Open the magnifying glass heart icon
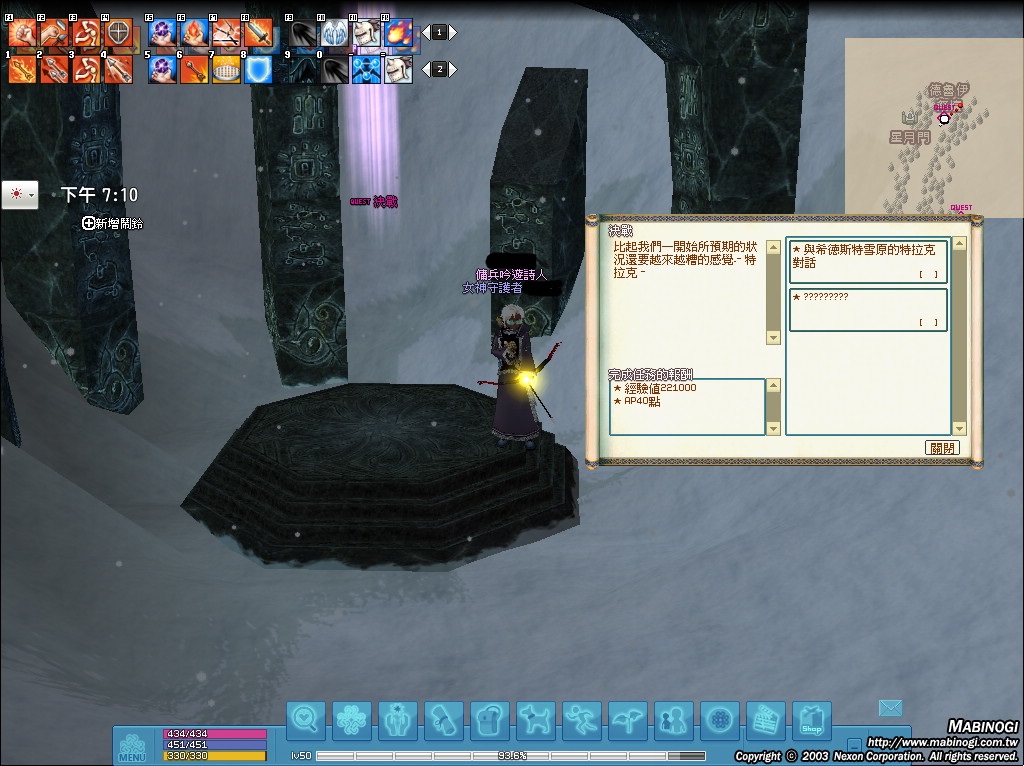The width and height of the screenshot is (1024, 766). 306,719
